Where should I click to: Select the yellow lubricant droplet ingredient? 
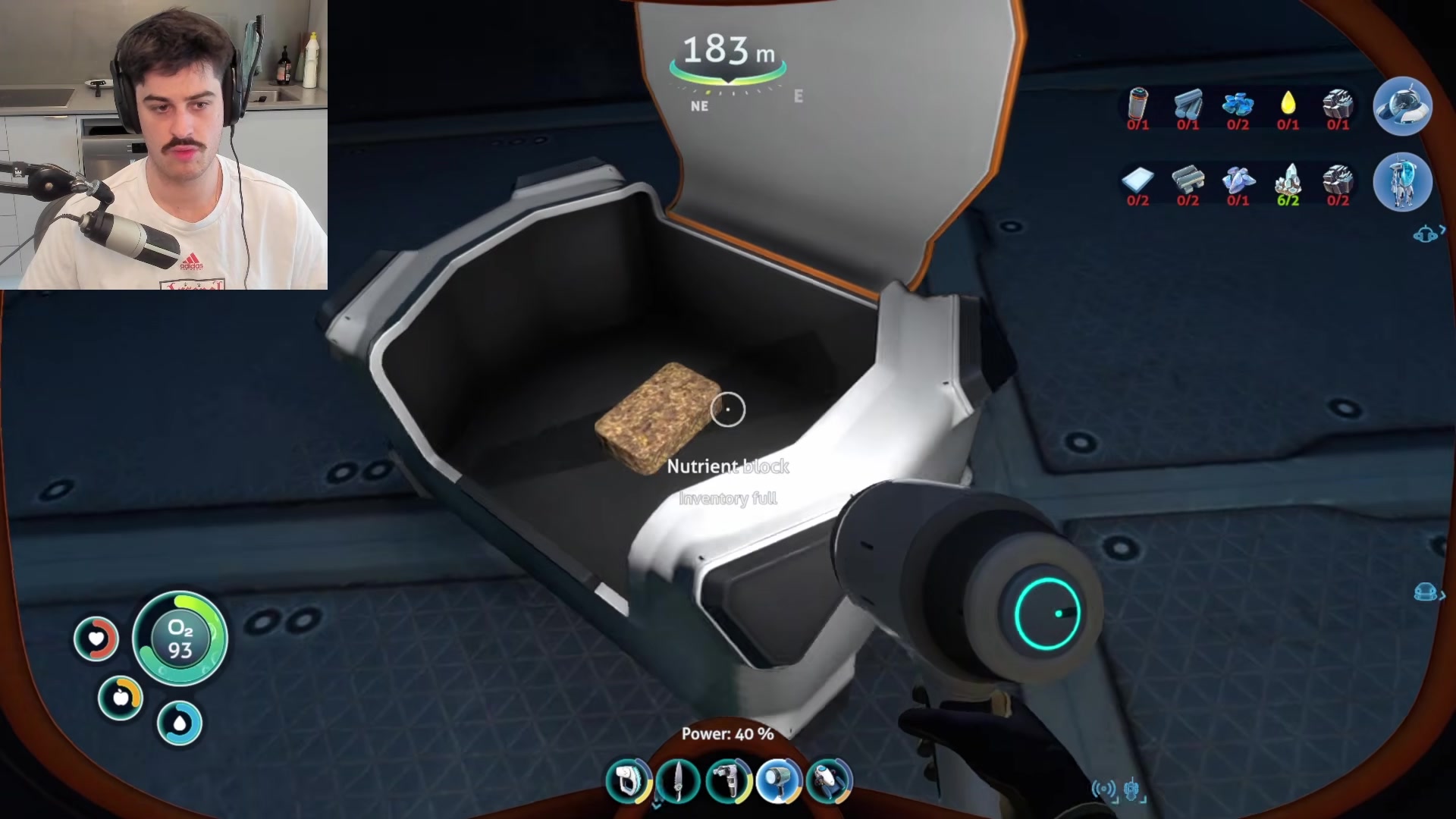pos(1288,104)
